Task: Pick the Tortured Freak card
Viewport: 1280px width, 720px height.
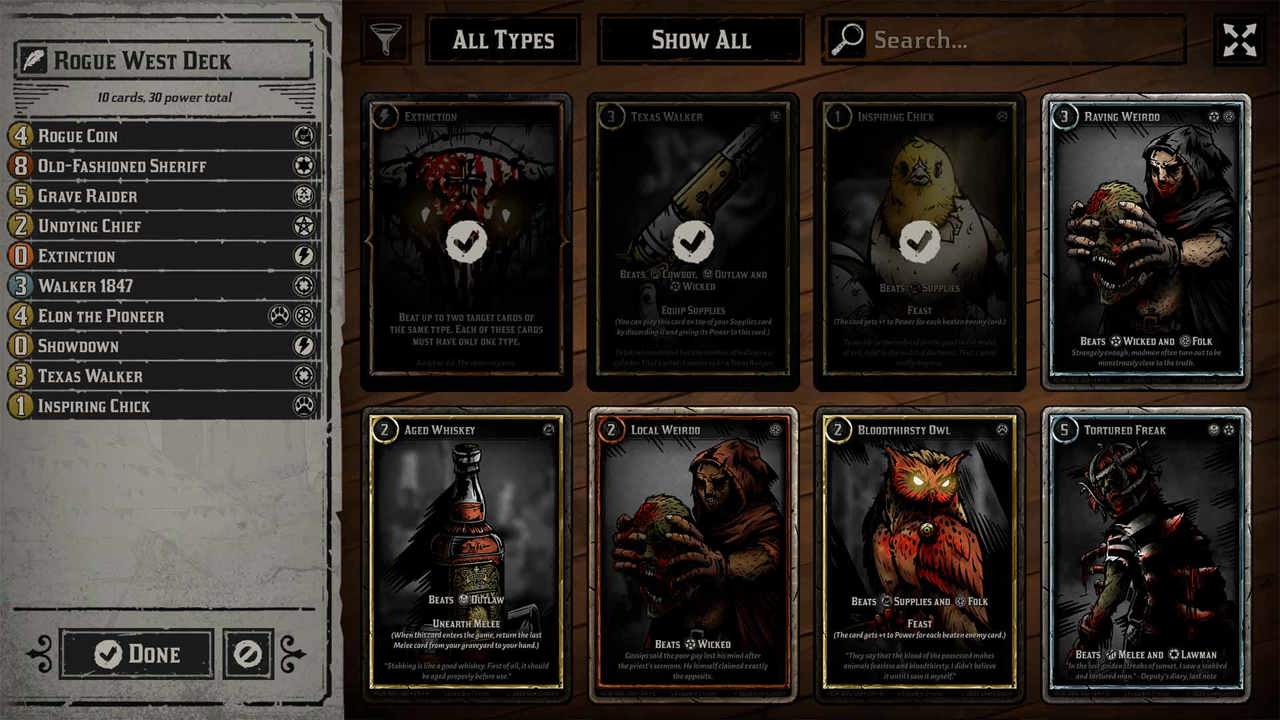Action: 1146,551
